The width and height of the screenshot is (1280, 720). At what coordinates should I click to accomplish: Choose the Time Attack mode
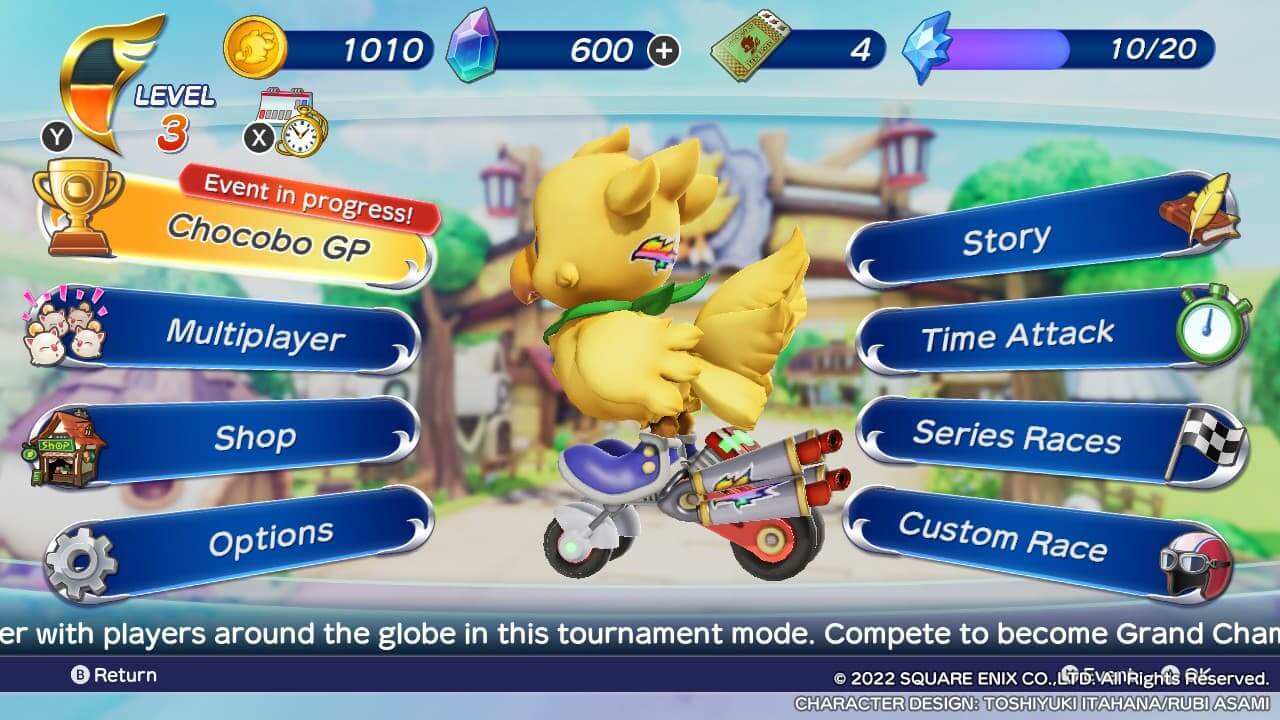[x=1017, y=337]
